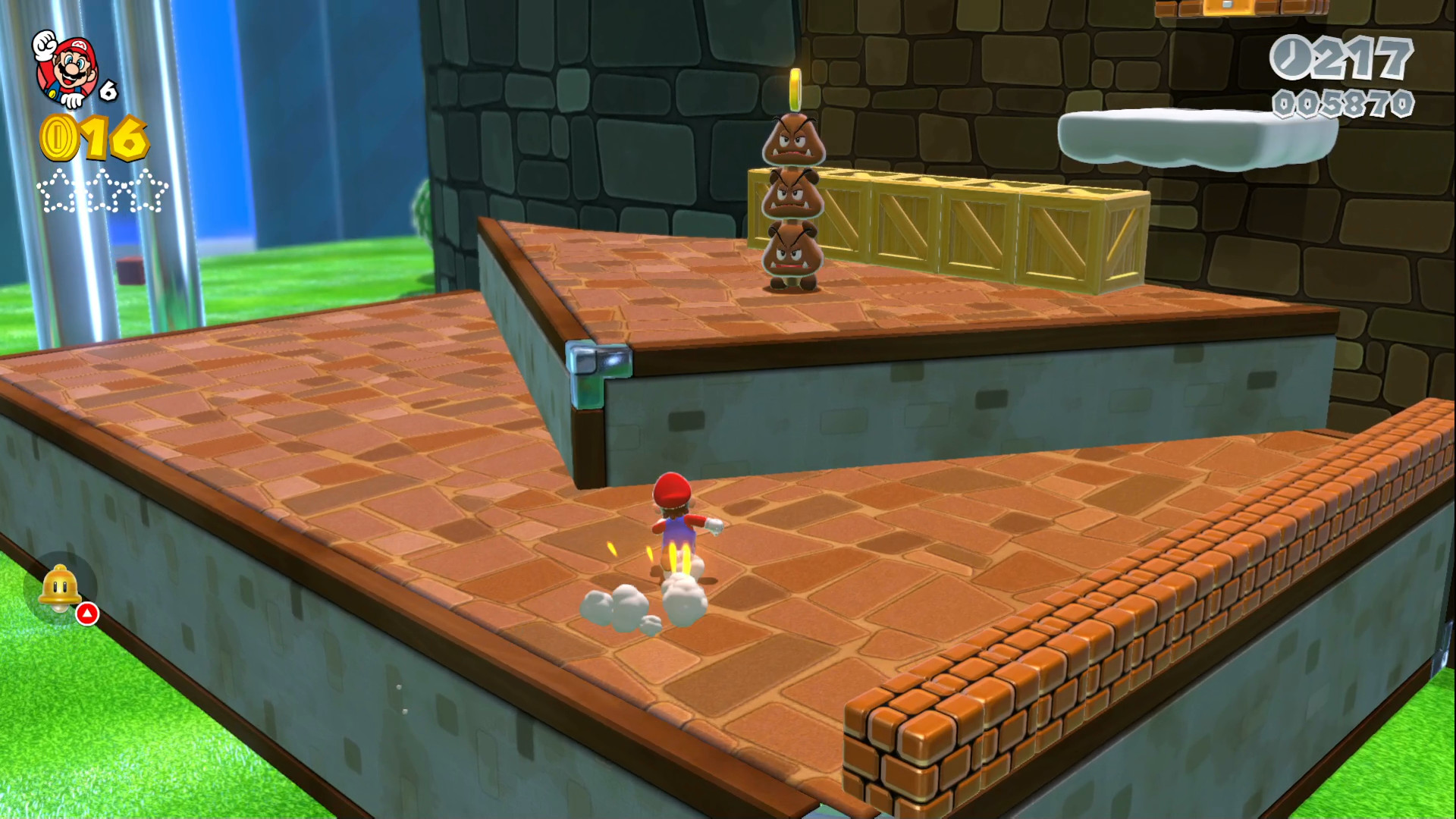Click the number 6 beside Mario's head

pyautogui.click(x=108, y=91)
